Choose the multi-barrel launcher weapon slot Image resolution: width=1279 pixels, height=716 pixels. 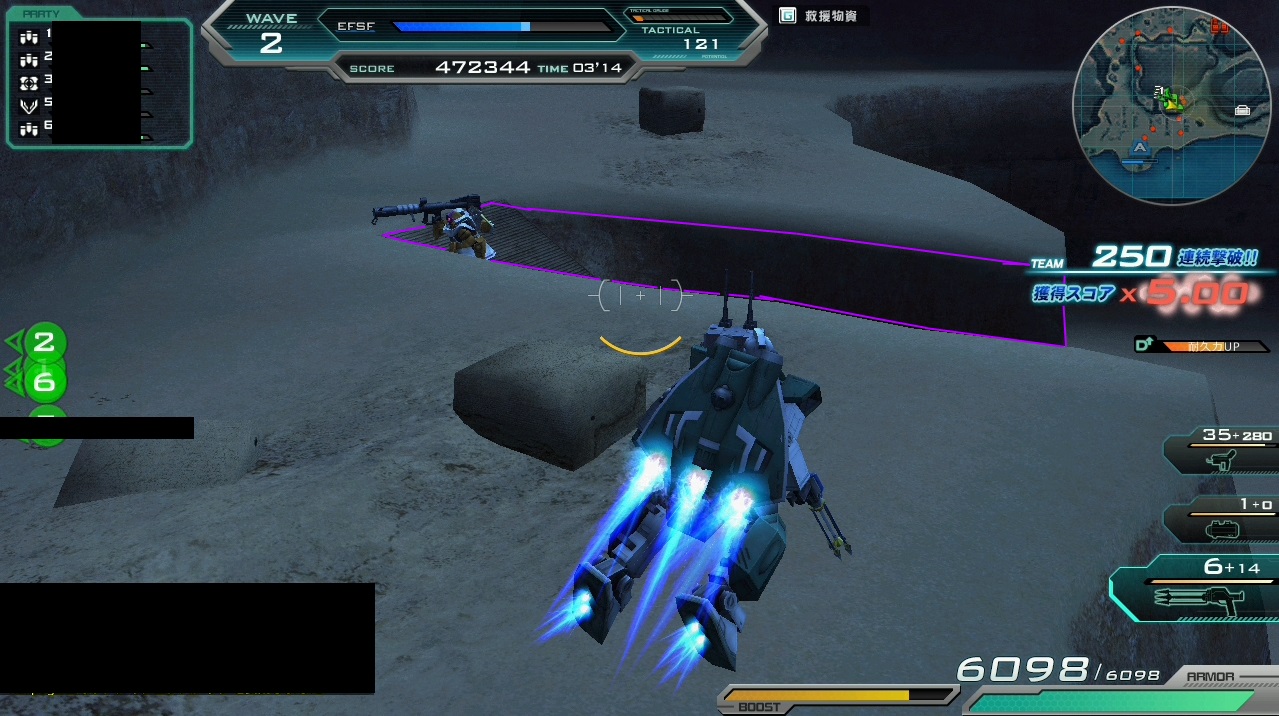[x=1196, y=590]
